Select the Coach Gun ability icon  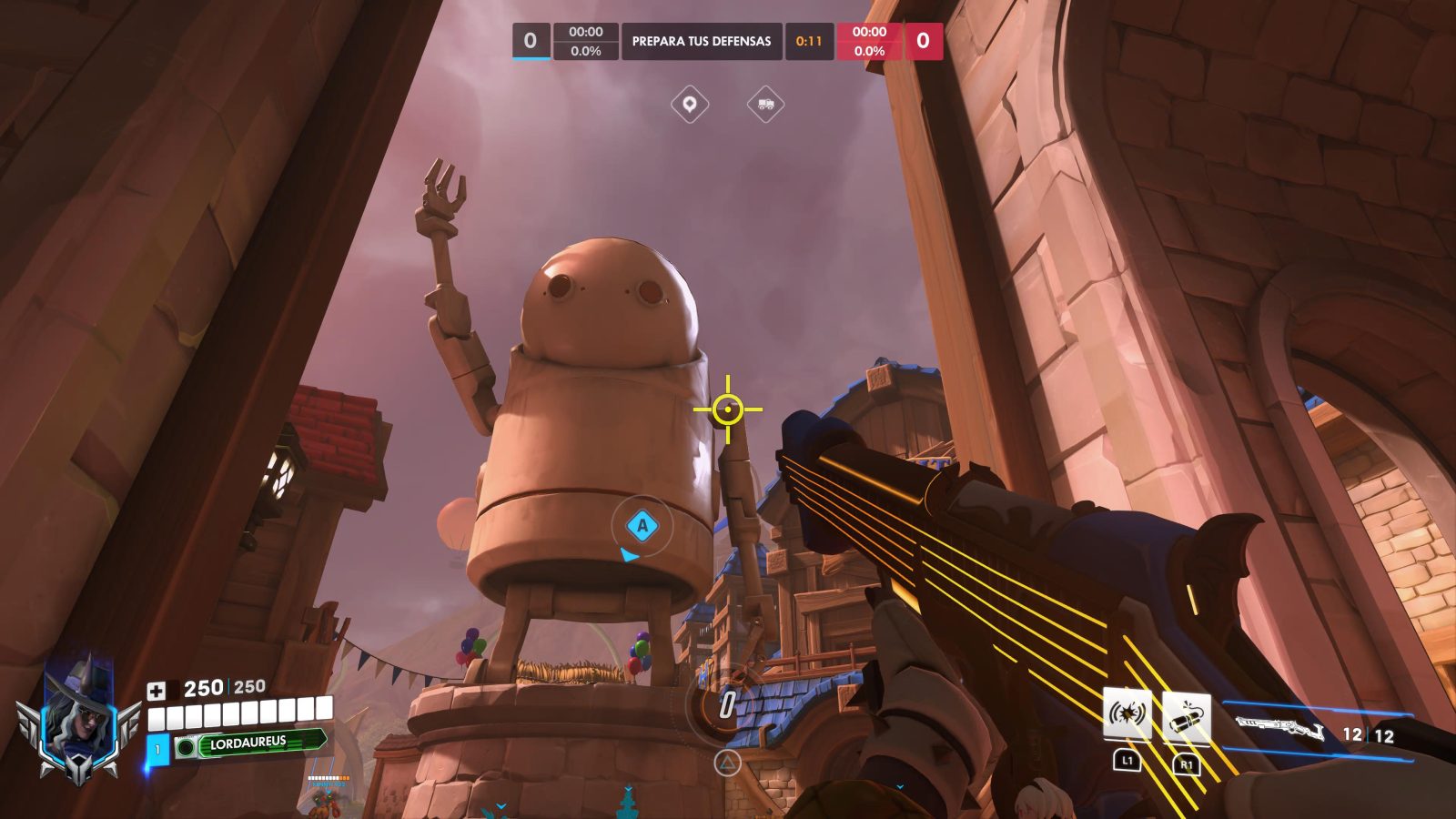1127,713
